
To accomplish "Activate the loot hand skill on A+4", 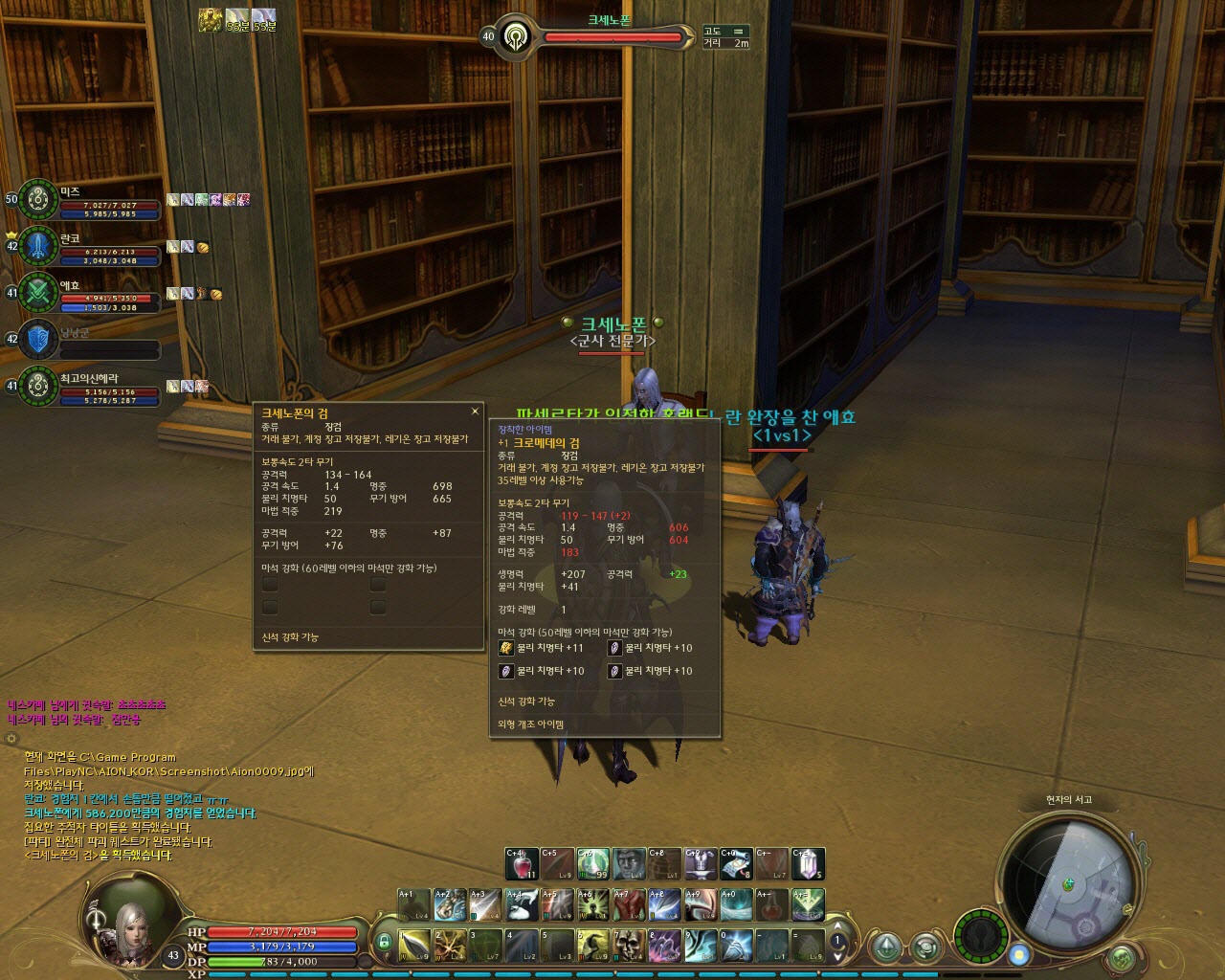I will 521,904.
